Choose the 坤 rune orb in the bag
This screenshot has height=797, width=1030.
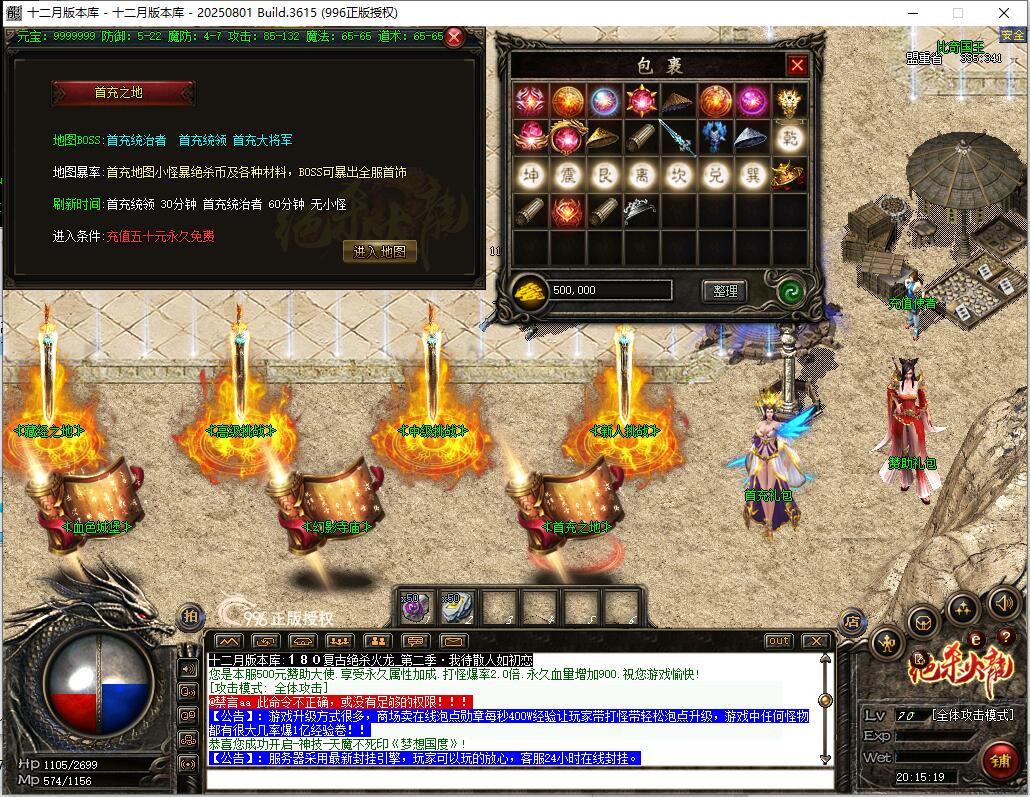click(531, 175)
